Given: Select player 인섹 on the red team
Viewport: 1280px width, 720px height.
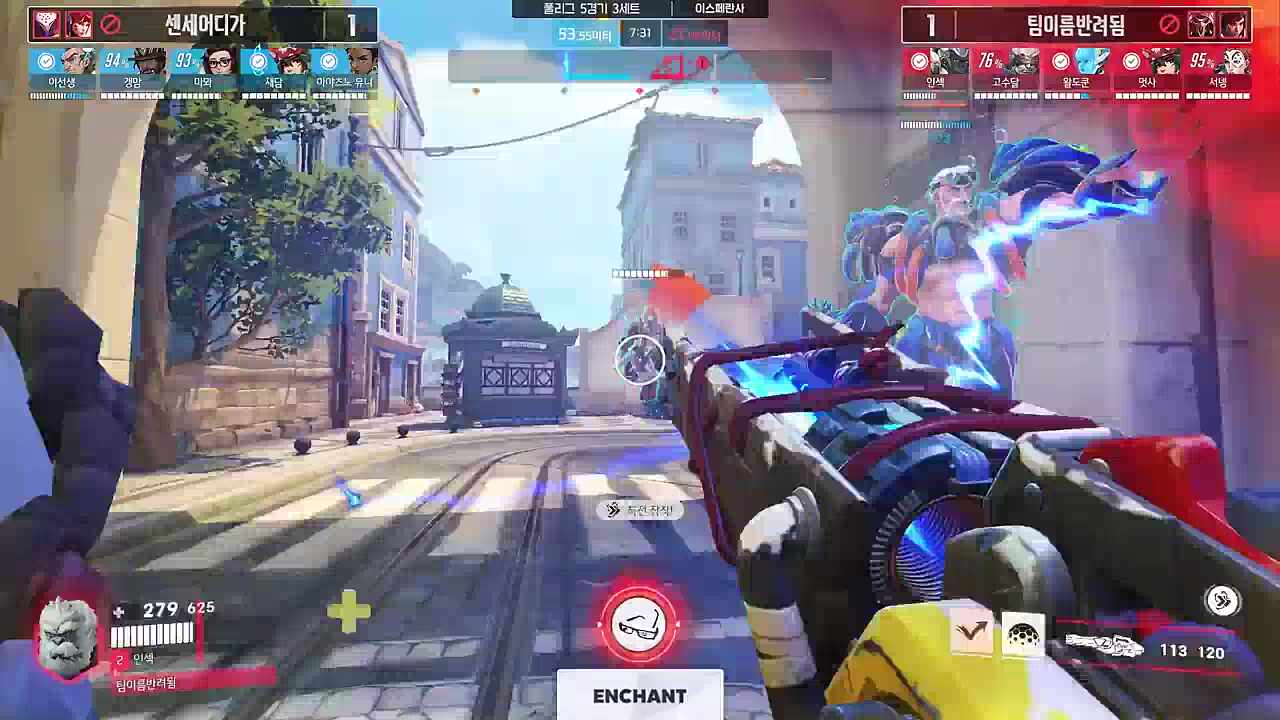Looking at the screenshot, I should click(936, 71).
